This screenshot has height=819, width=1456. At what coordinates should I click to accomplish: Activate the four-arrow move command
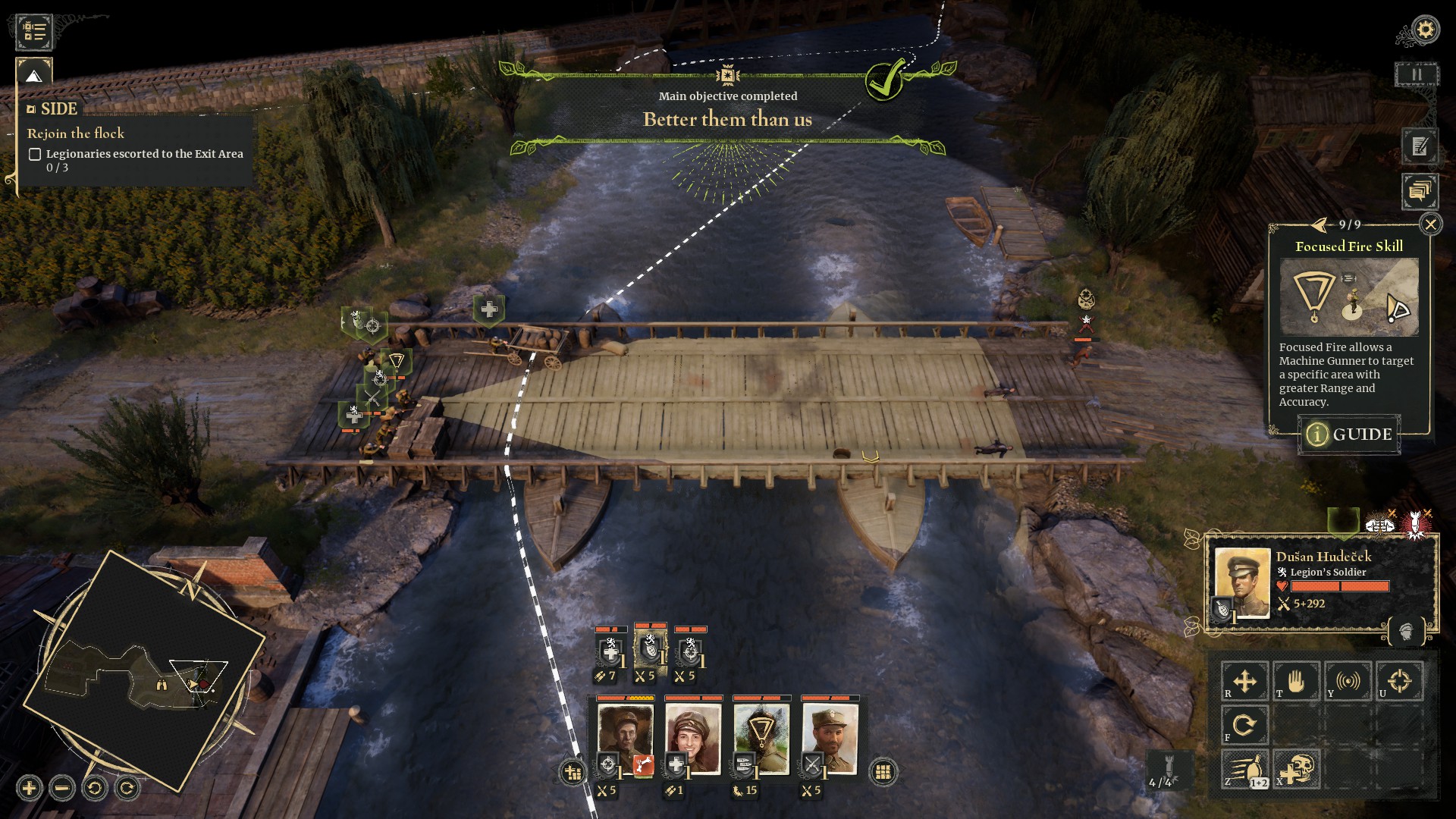tap(1244, 681)
